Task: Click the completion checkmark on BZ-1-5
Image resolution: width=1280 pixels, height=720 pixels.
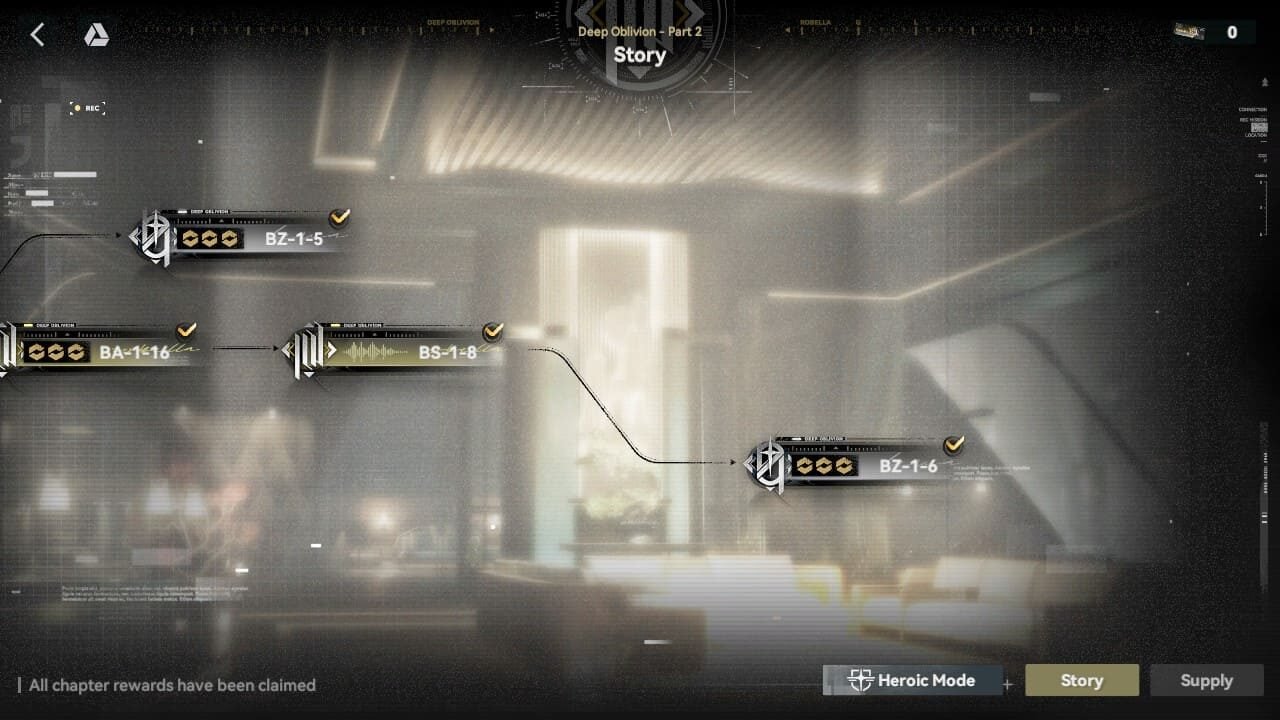Action: (340, 216)
